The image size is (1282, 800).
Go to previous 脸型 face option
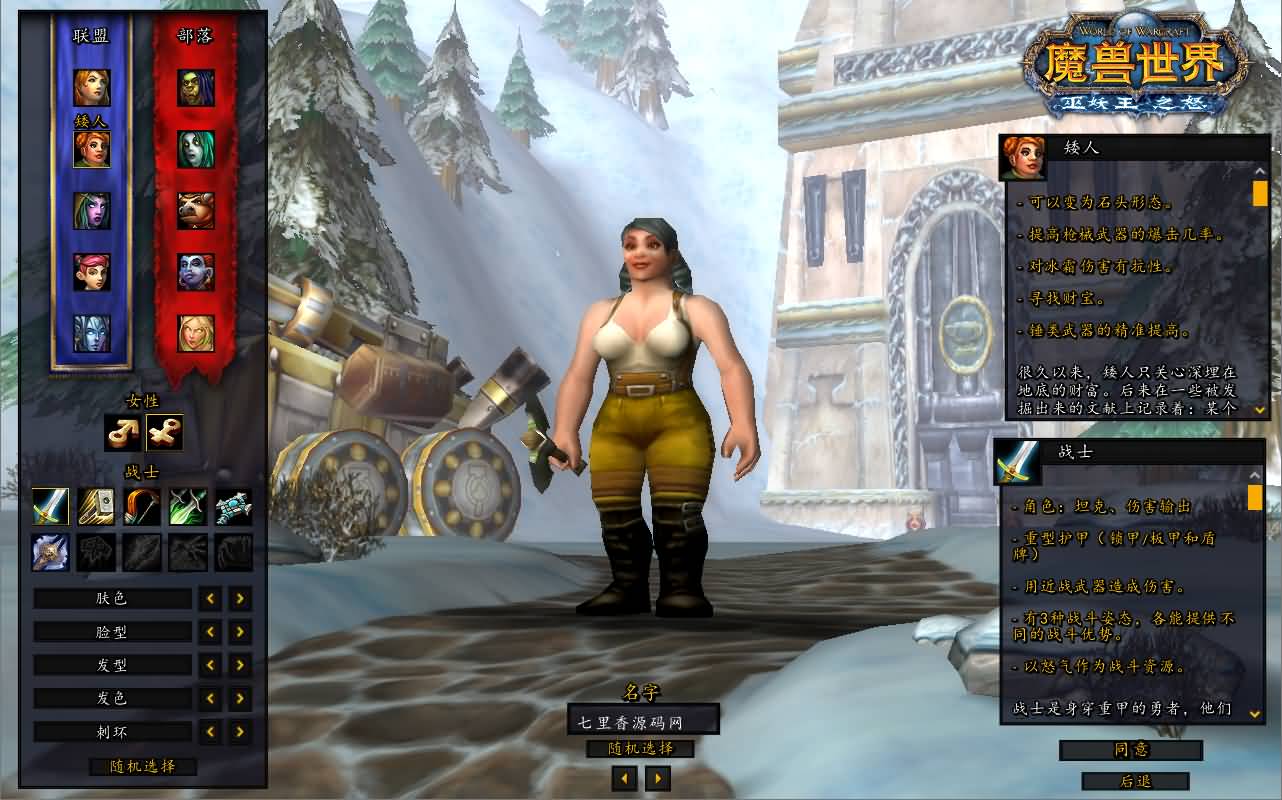[x=210, y=632]
